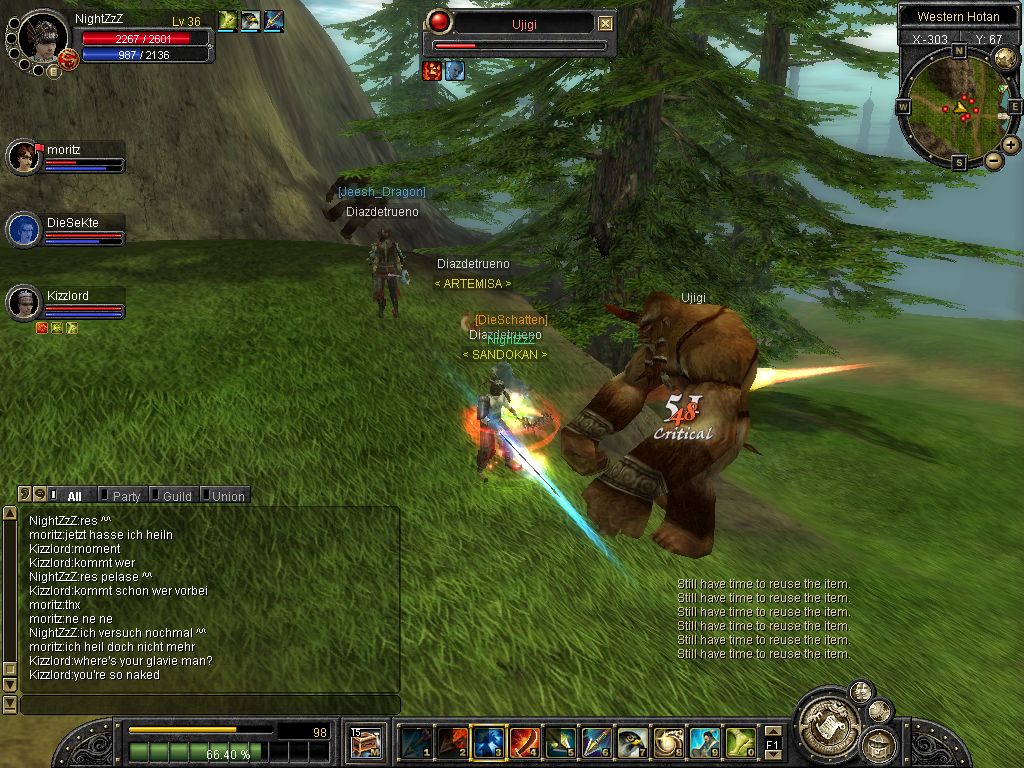
Task: Select party member DieSekte's portrait
Action: pos(24,230)
